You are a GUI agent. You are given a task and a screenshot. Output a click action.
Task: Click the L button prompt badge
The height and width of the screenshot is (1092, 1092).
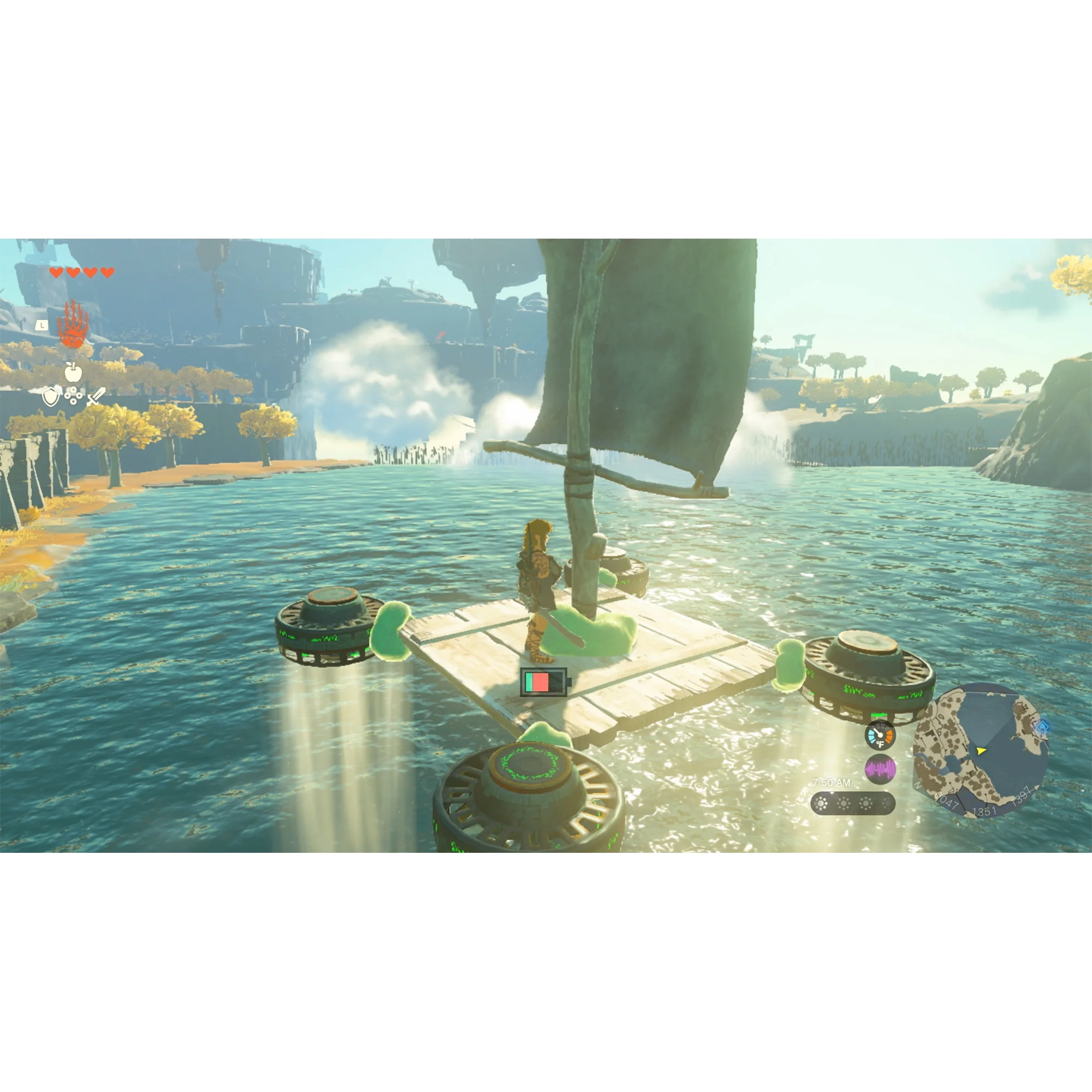(42, 326)
